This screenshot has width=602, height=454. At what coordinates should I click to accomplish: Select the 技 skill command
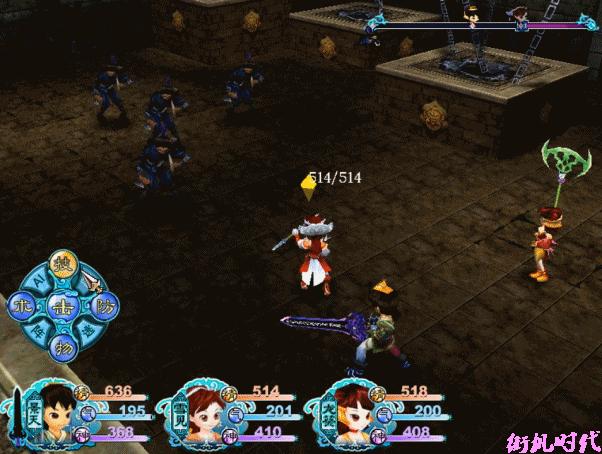pyautogui.click(x=61, y=264)
